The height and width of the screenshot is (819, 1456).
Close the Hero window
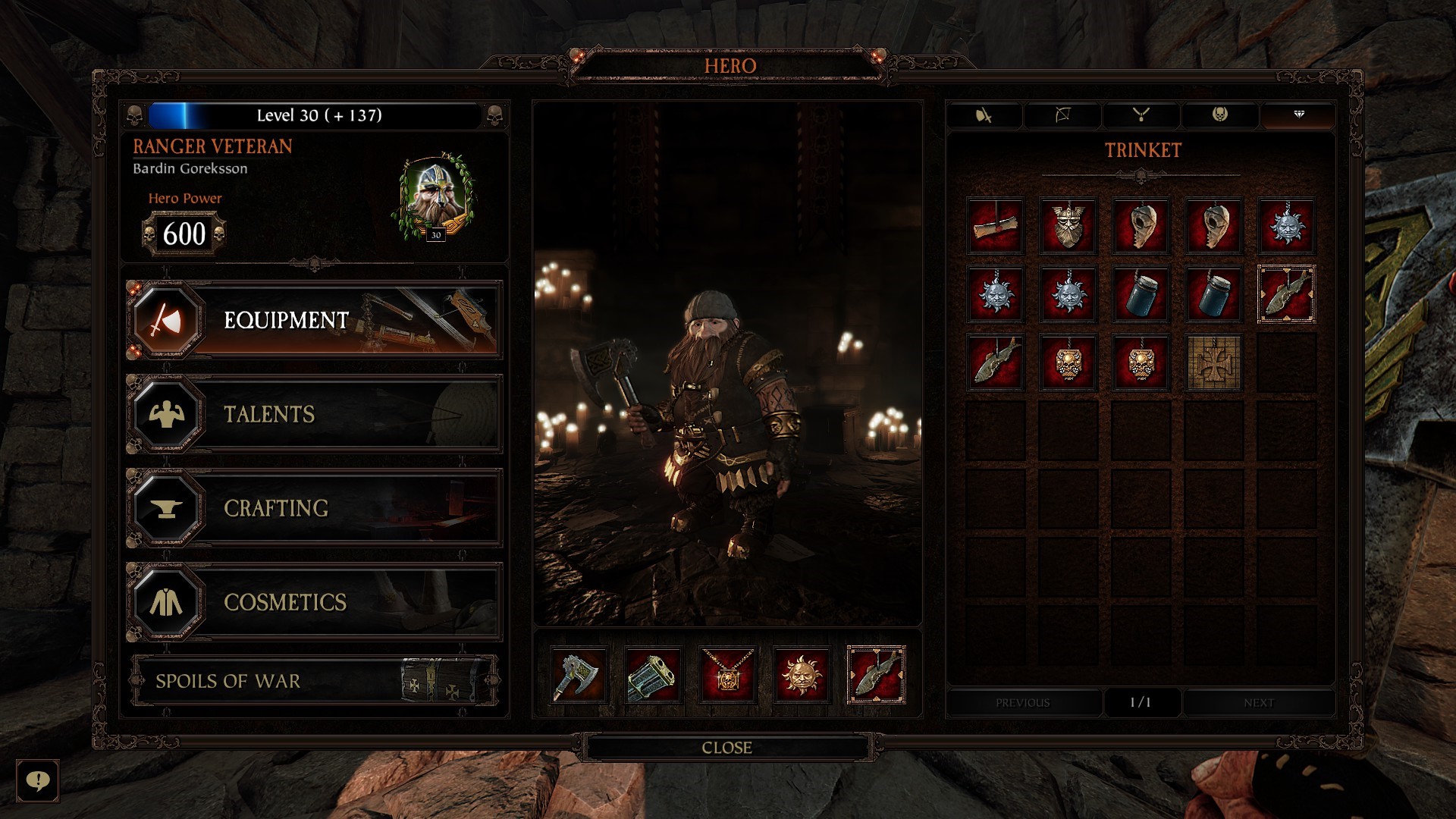click(726, 748)
